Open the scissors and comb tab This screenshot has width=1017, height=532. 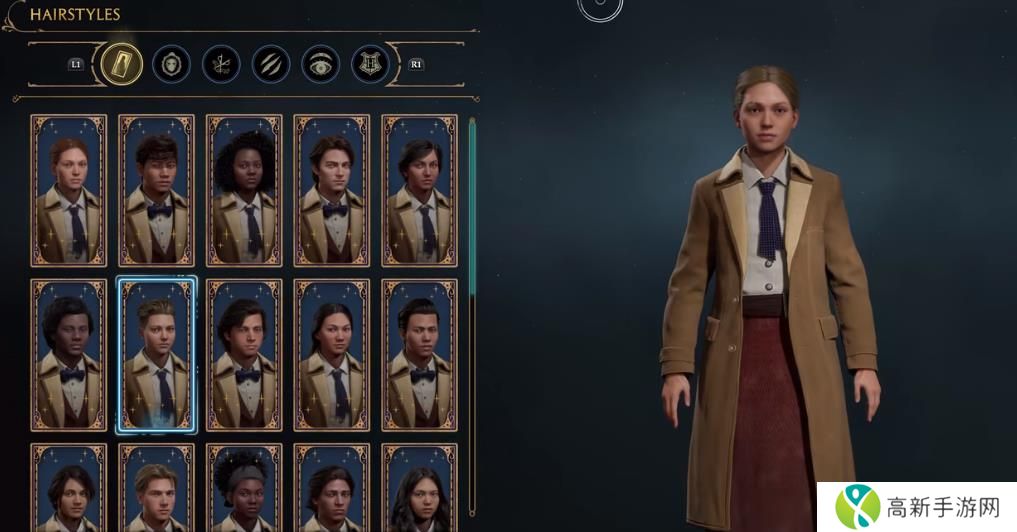[221, 64]
